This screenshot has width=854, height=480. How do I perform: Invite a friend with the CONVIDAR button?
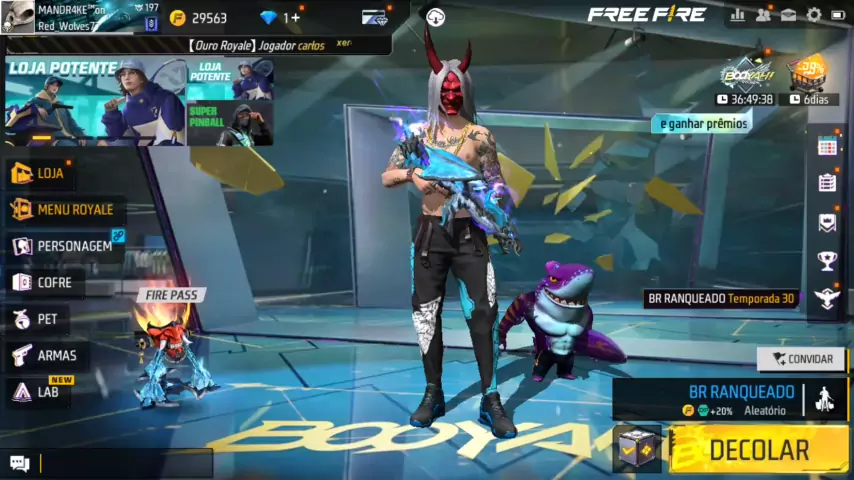(800, 359)
